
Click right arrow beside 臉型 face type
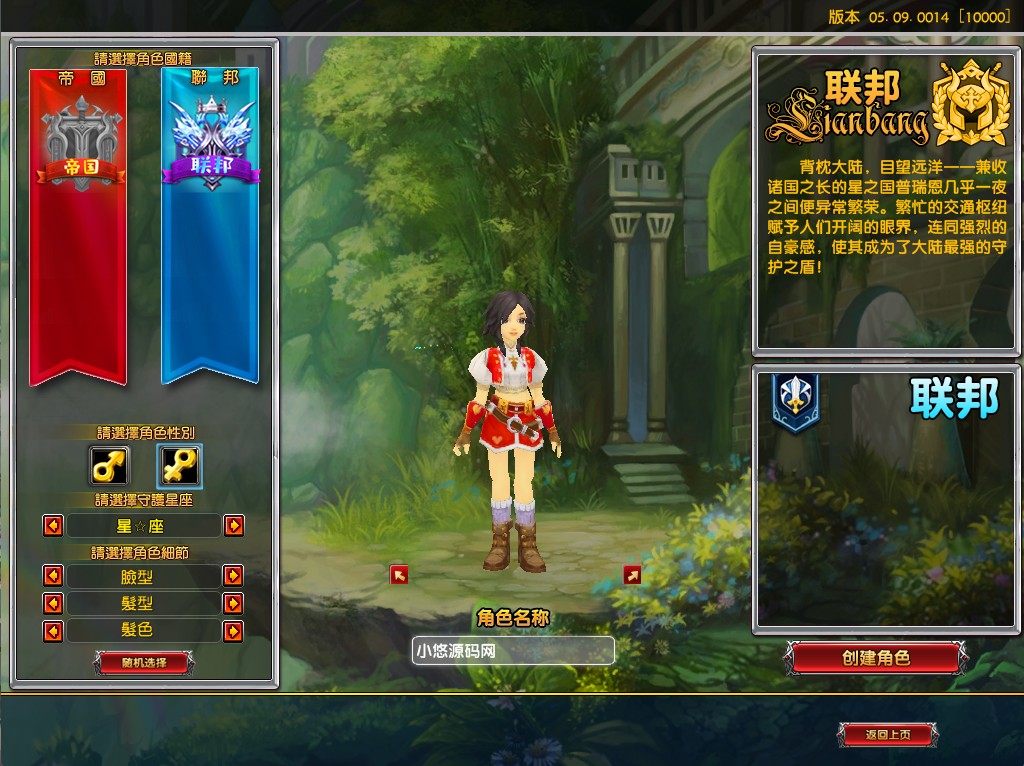click(x=233, y=576)
